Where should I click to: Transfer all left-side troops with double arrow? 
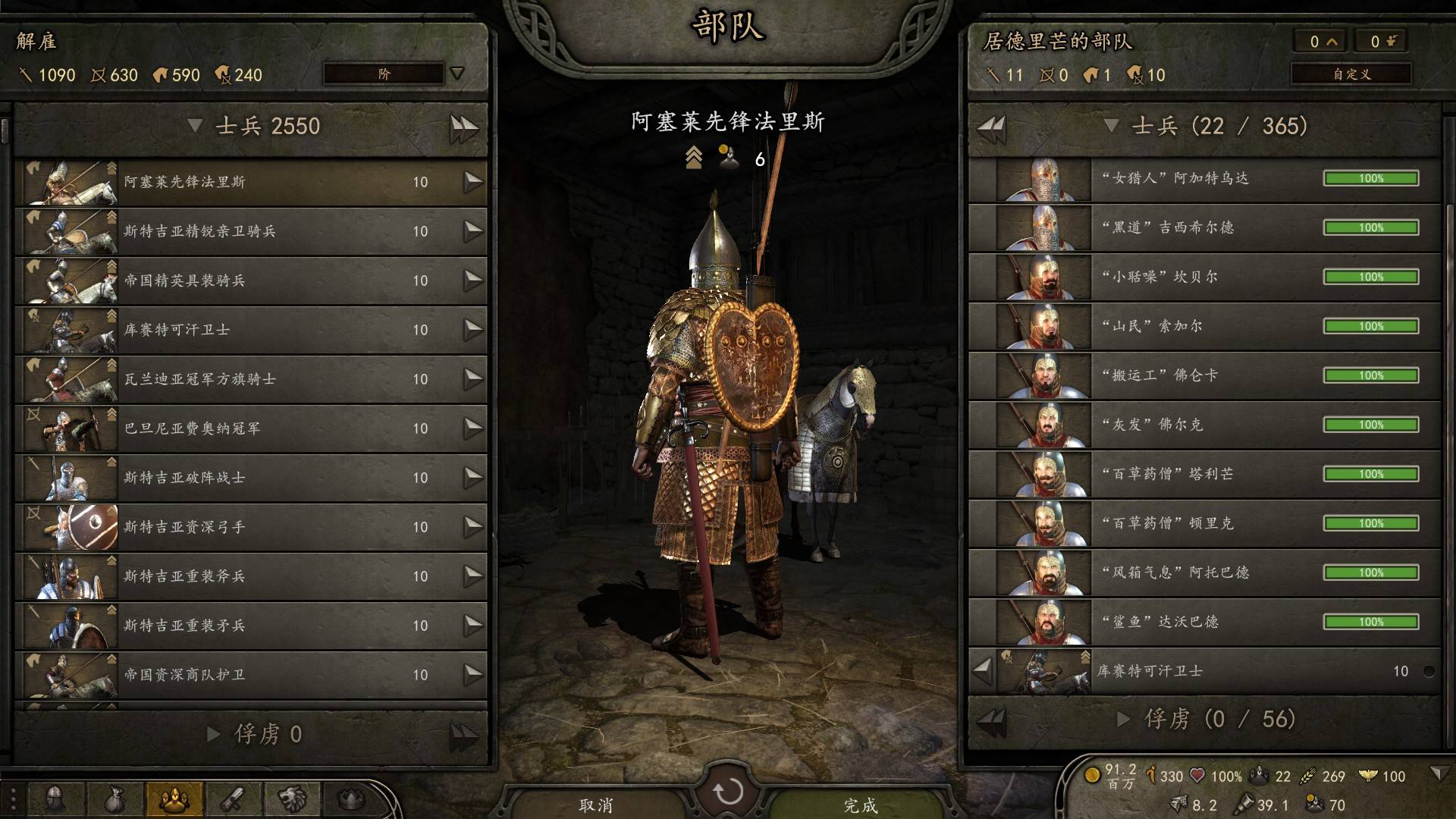[463, 127]
